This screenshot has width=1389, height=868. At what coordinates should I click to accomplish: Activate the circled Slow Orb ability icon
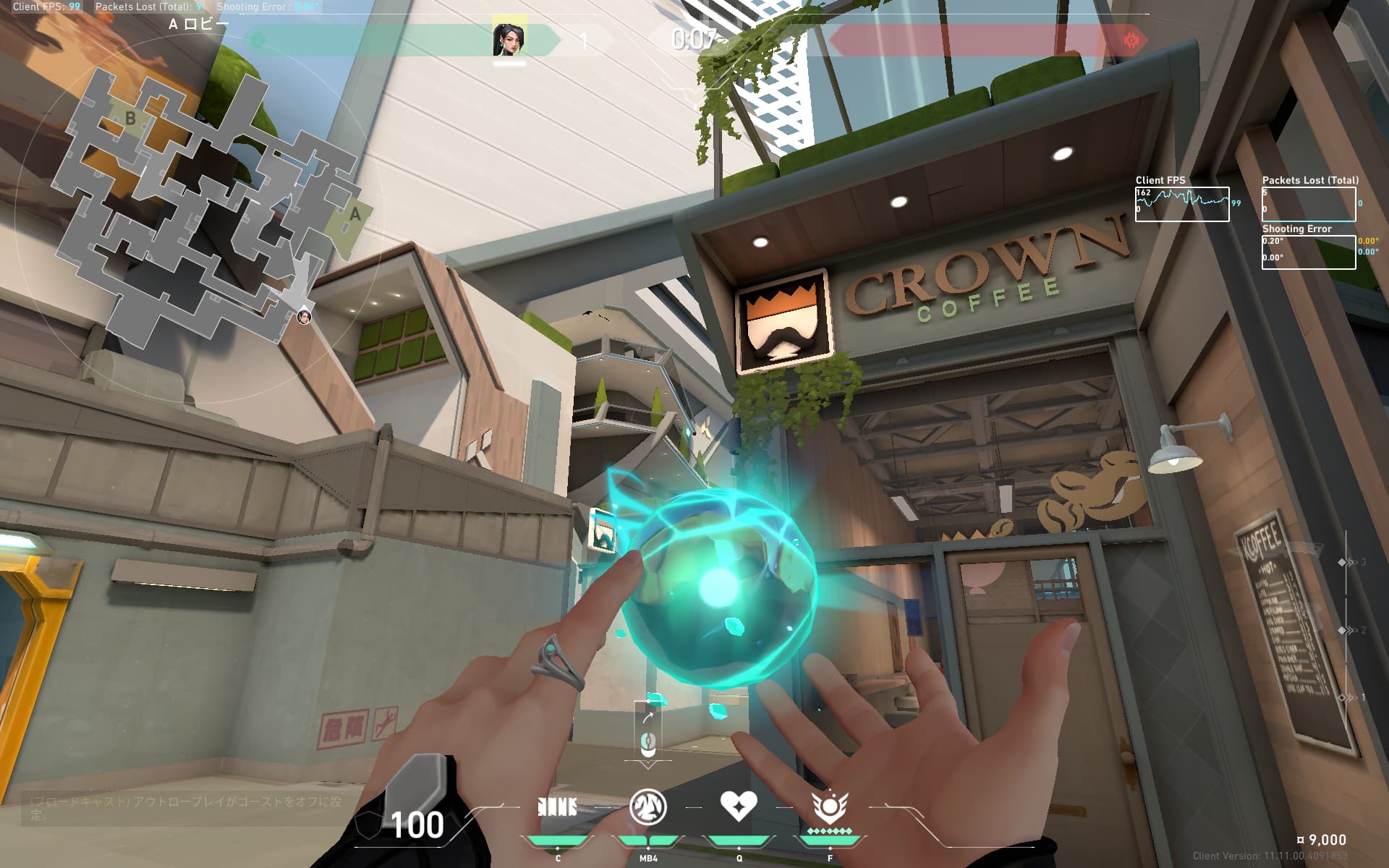[647, 807]
